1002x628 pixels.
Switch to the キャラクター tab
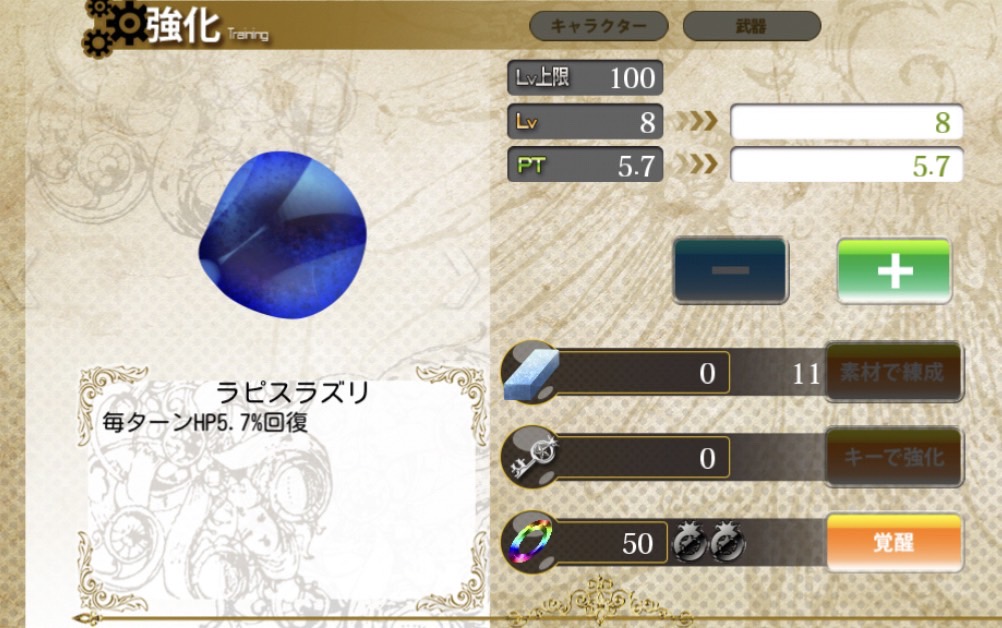point(600,26)
